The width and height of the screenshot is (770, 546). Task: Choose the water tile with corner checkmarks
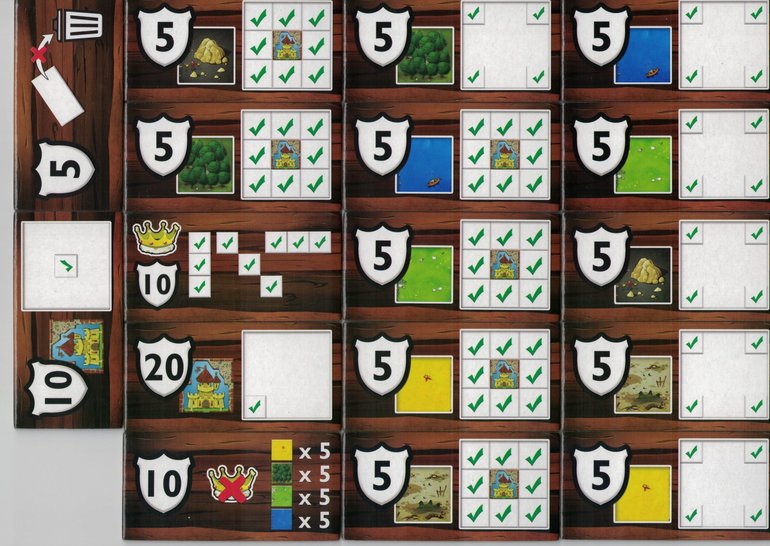coord(668,48)
